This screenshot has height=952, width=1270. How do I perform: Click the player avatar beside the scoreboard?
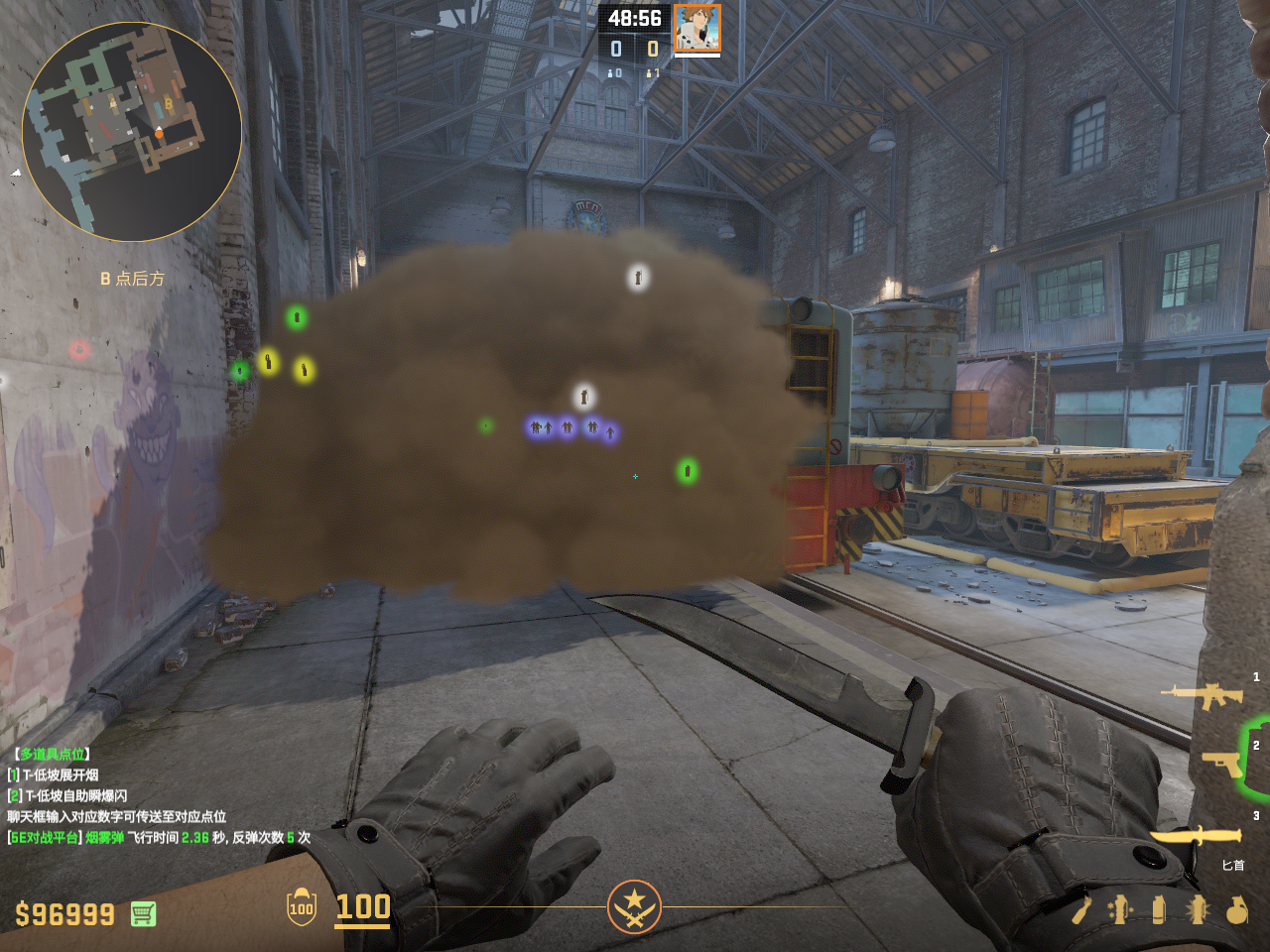pyautogui.click(x=697, y=28)
